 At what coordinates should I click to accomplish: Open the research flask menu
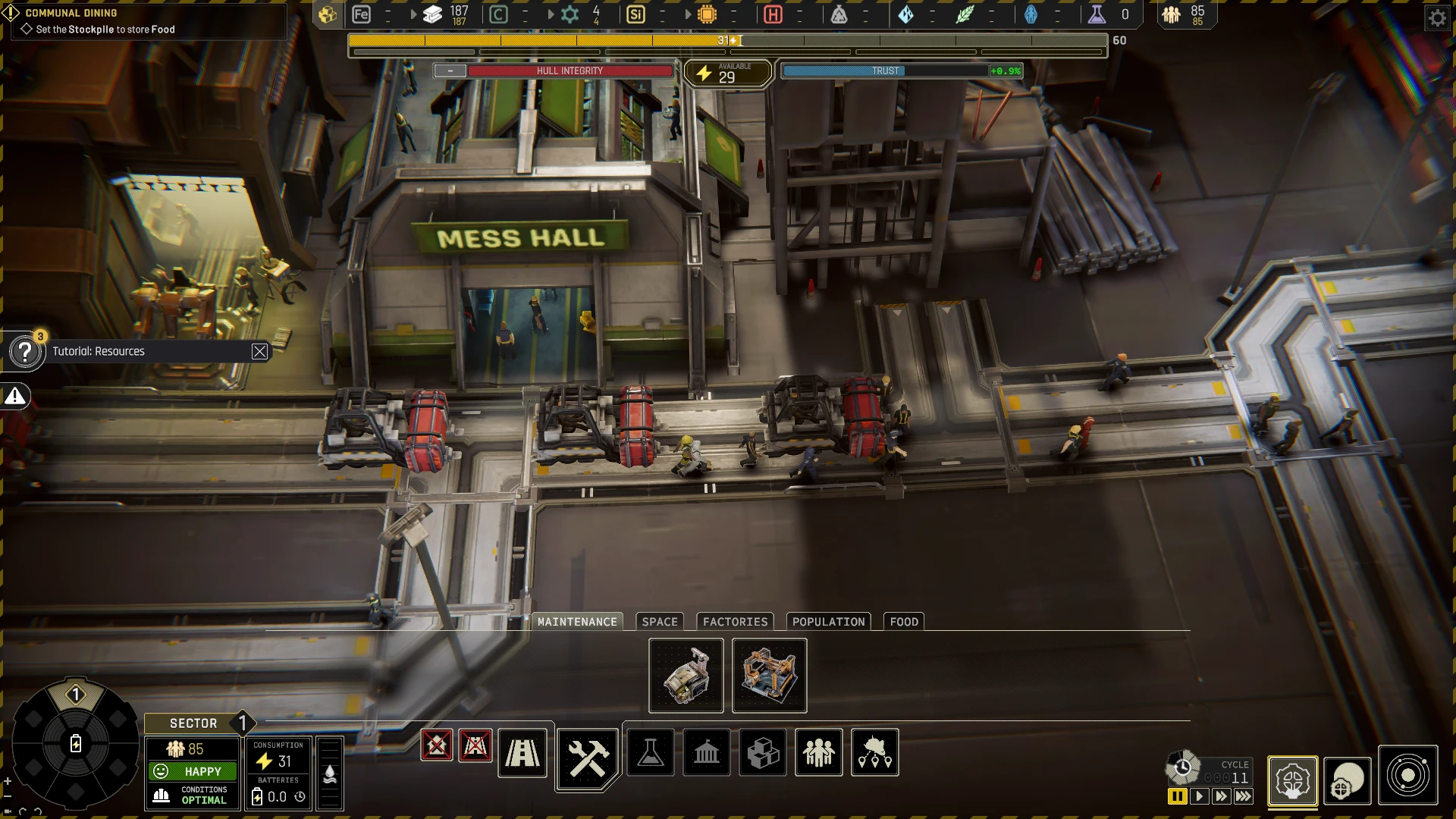(x=651, y=753)
